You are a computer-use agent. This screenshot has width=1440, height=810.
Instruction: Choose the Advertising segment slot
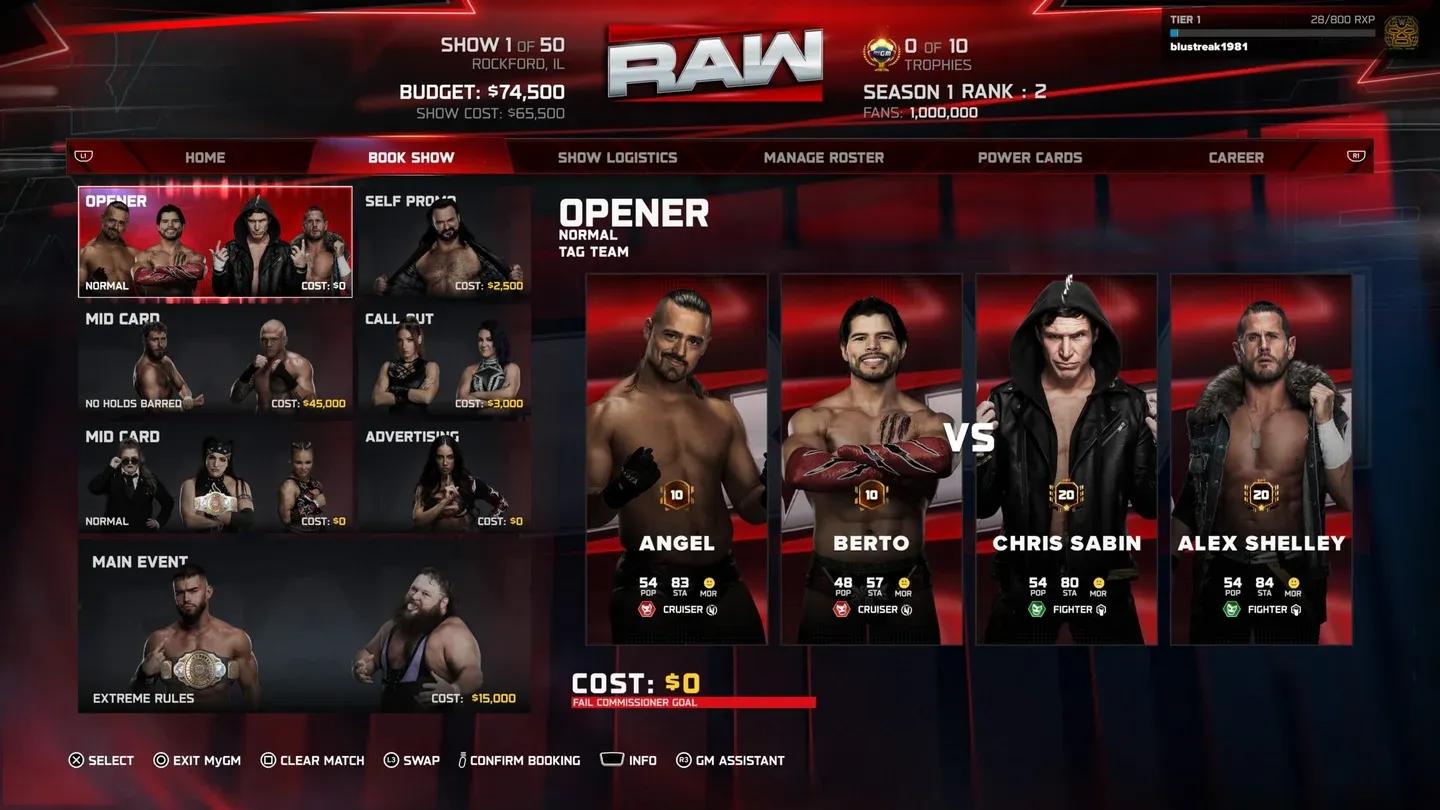pos(444,477)
